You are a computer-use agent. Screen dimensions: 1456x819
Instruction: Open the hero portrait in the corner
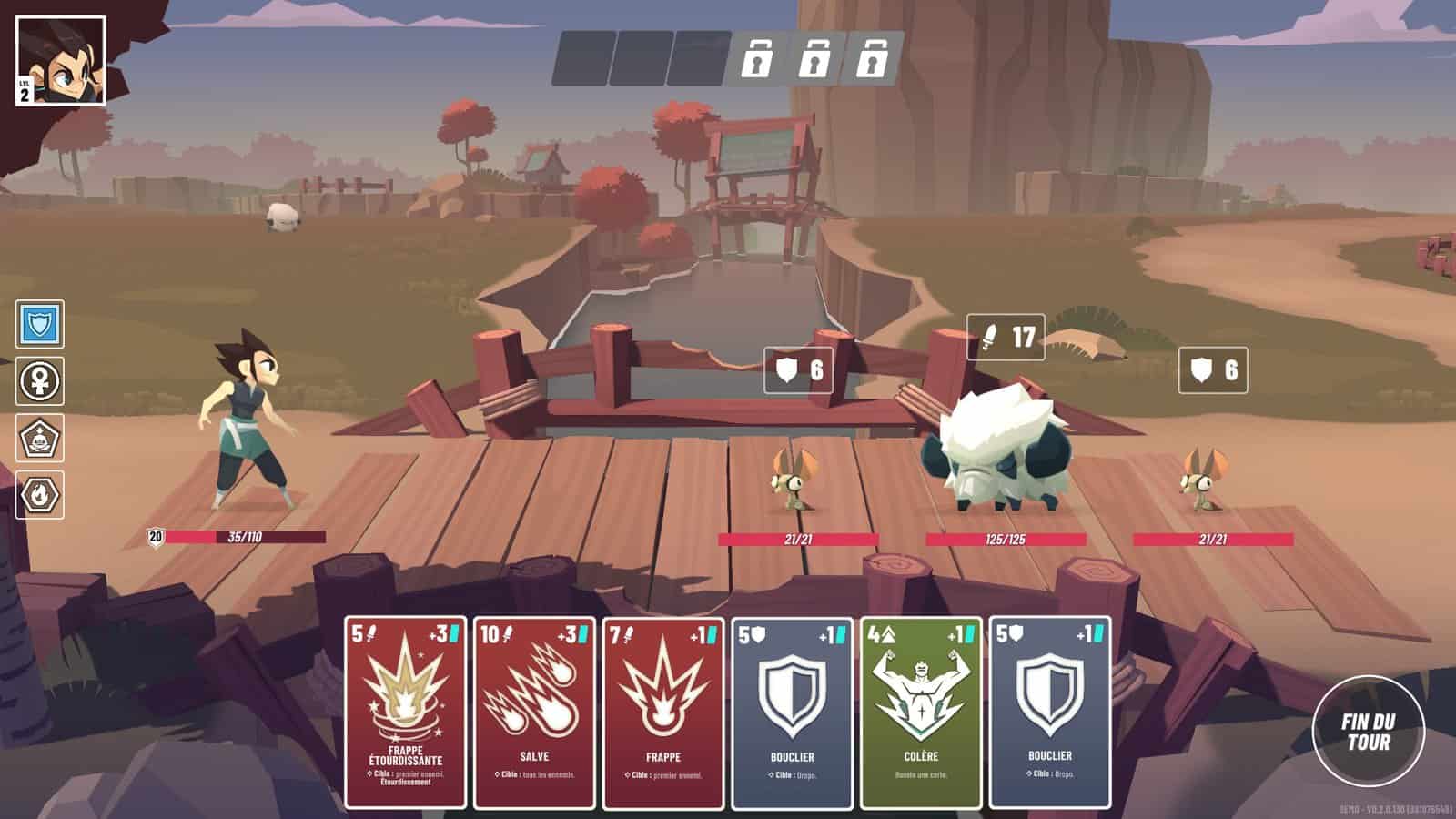tap(60, 61)
